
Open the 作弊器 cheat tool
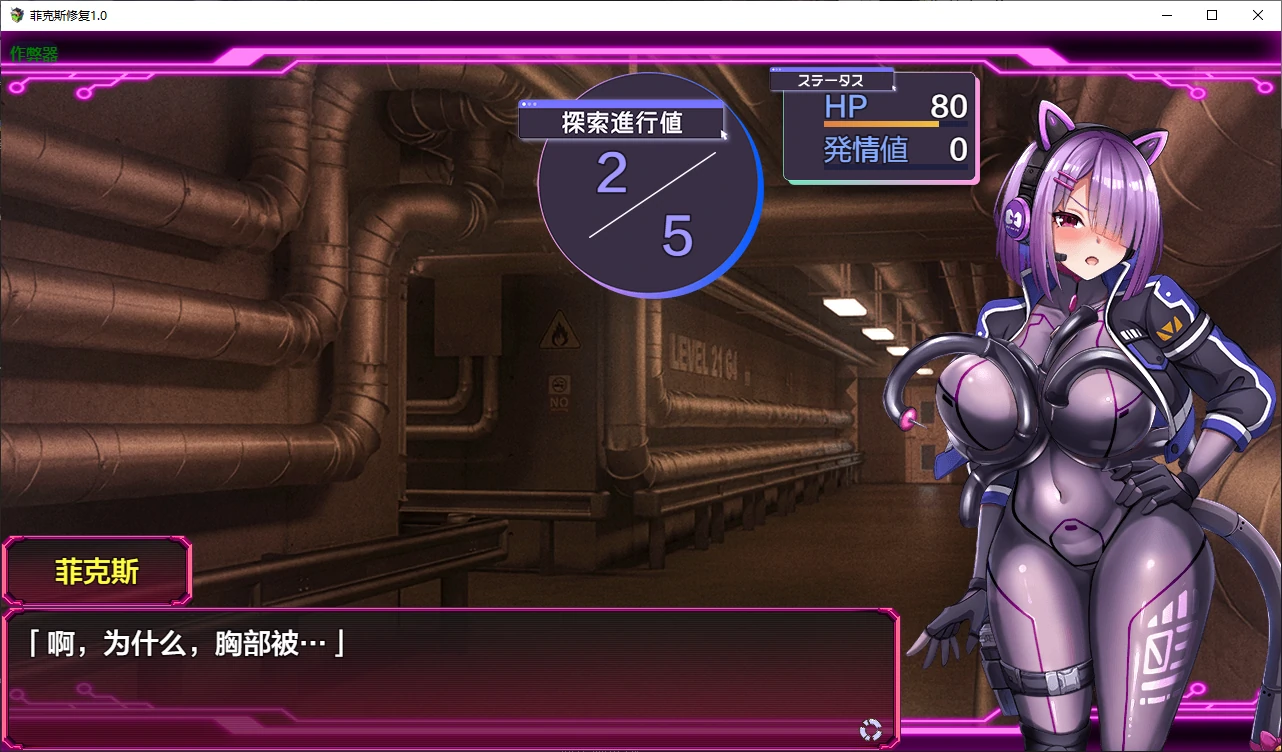[32, 53]
